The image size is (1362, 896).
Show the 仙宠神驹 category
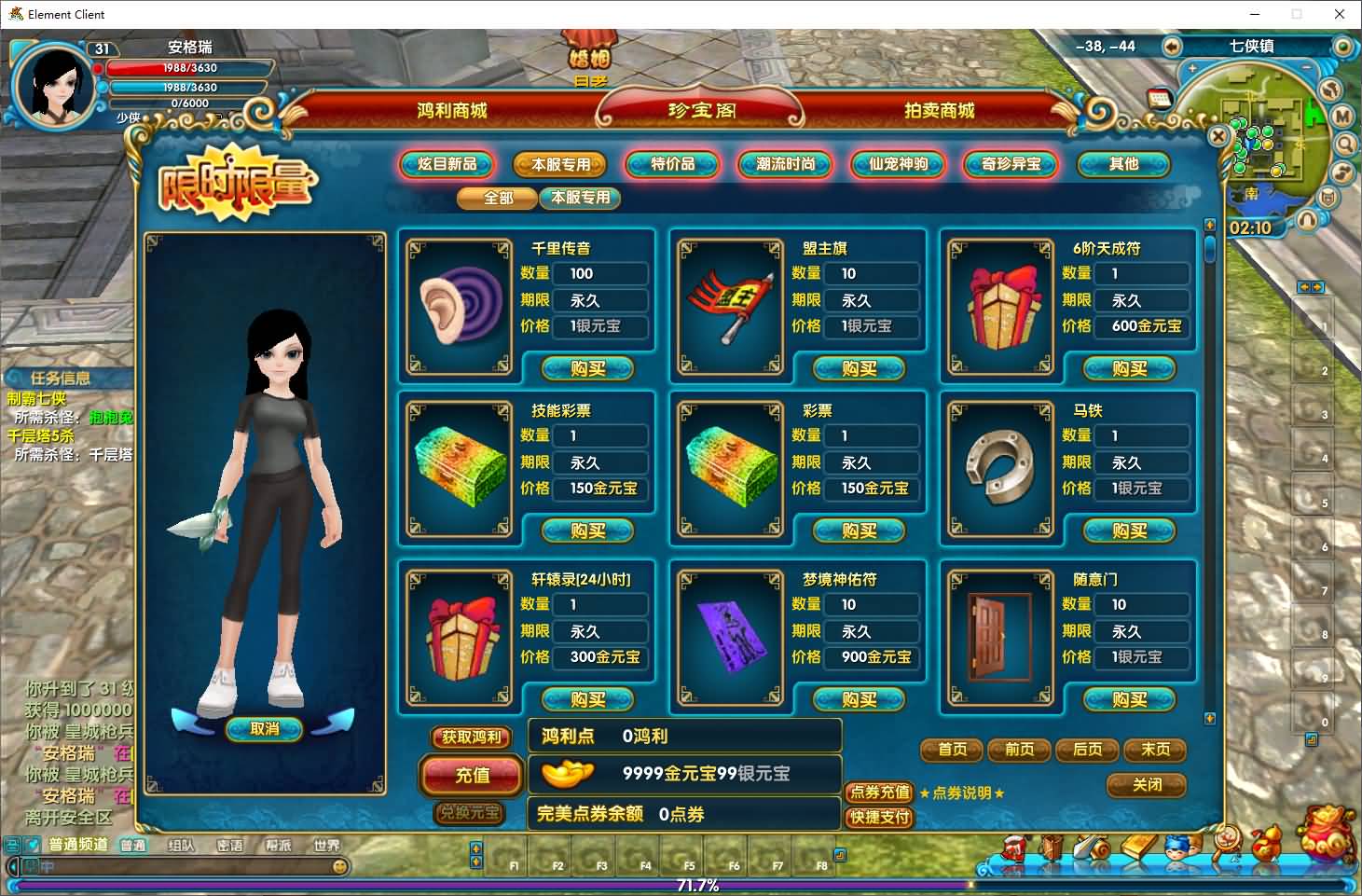click(898, 164)
